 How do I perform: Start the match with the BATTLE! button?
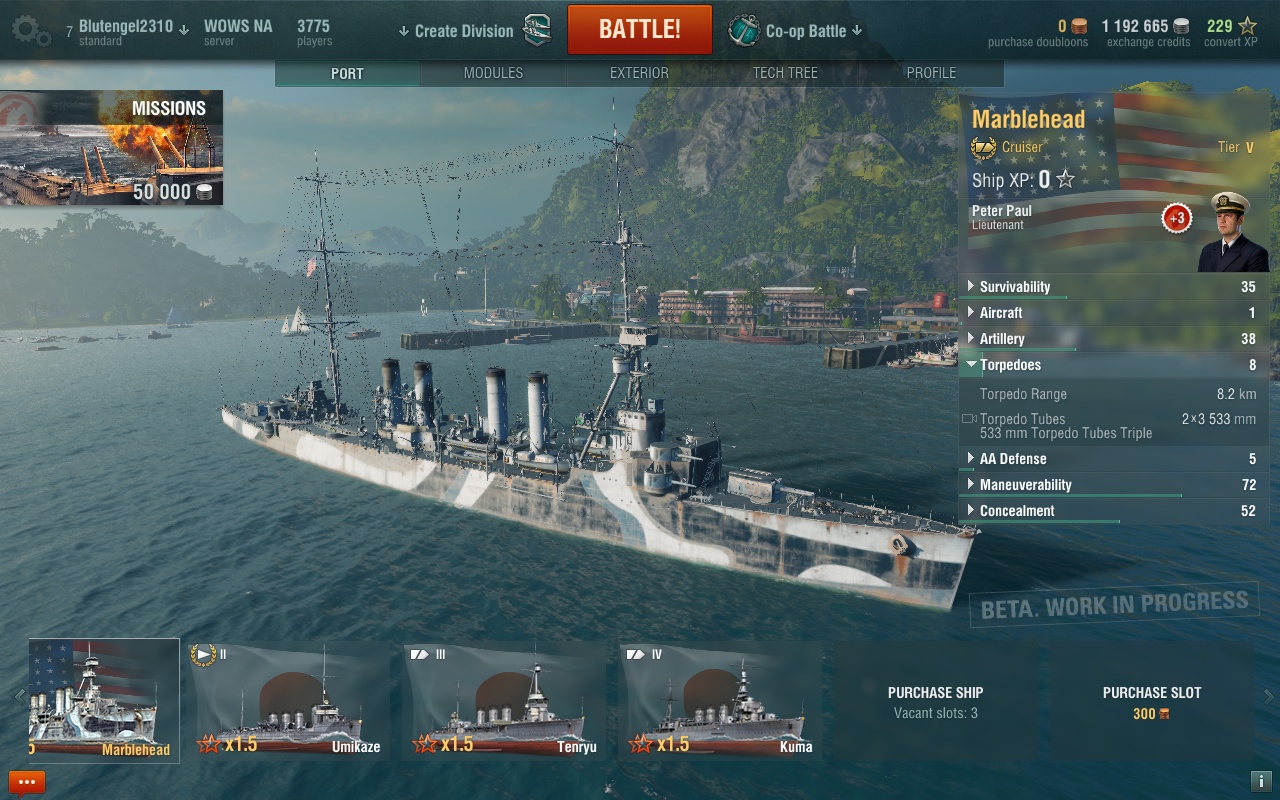(639, 30)
